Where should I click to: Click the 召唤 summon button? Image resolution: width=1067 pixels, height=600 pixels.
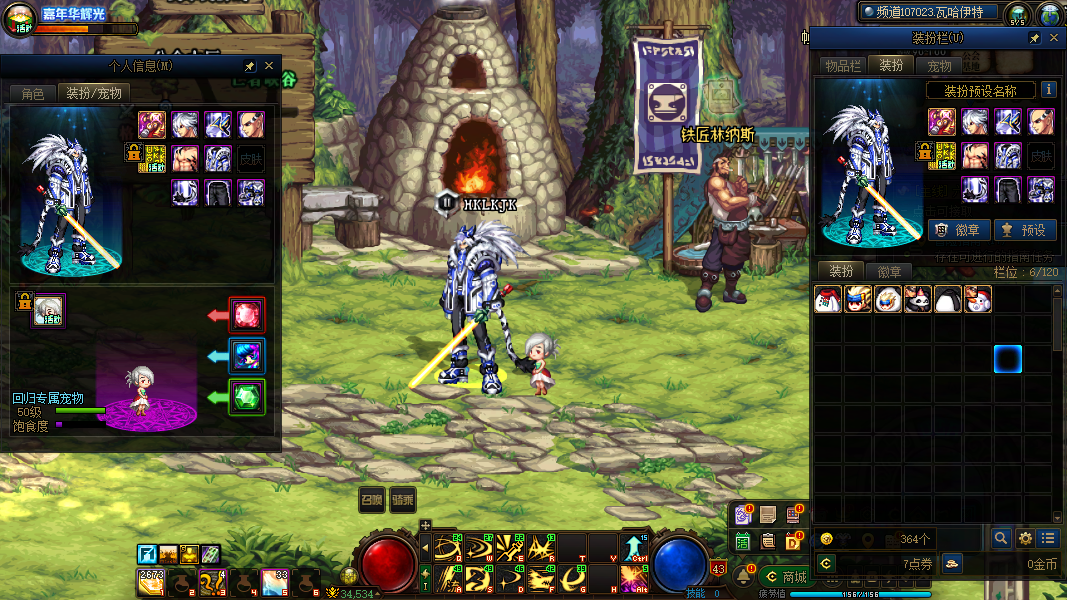coord(372,499)
